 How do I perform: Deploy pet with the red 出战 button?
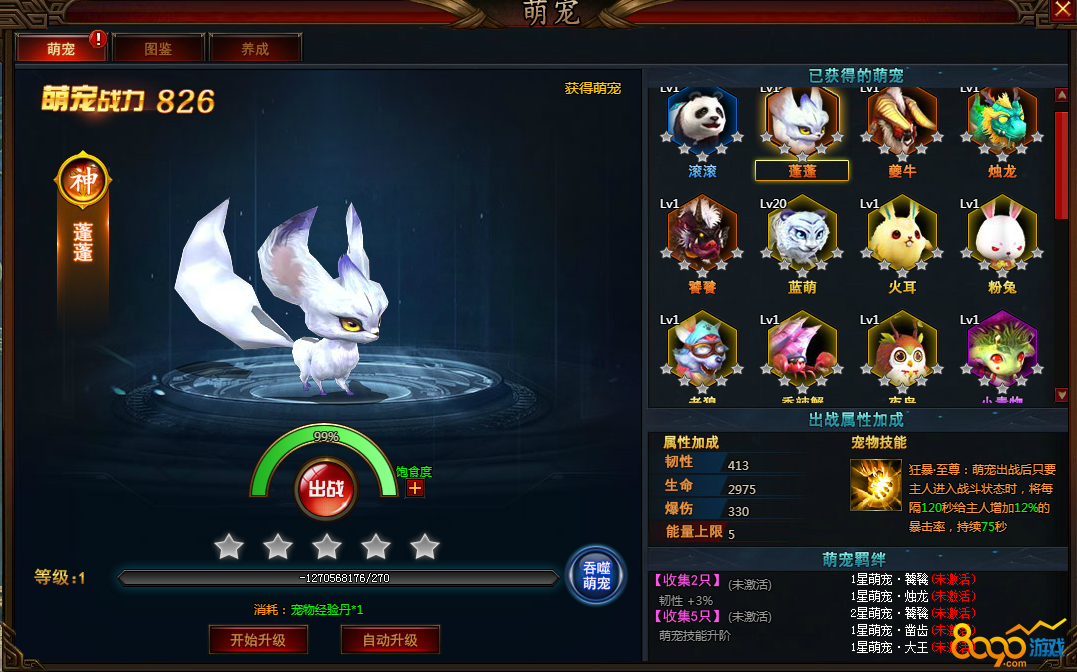[x=326, y=489]
